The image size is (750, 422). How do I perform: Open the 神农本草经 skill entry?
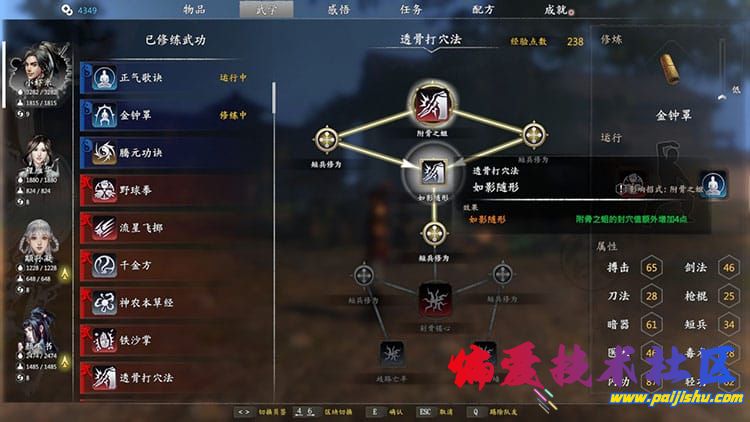tap(175, 302)
